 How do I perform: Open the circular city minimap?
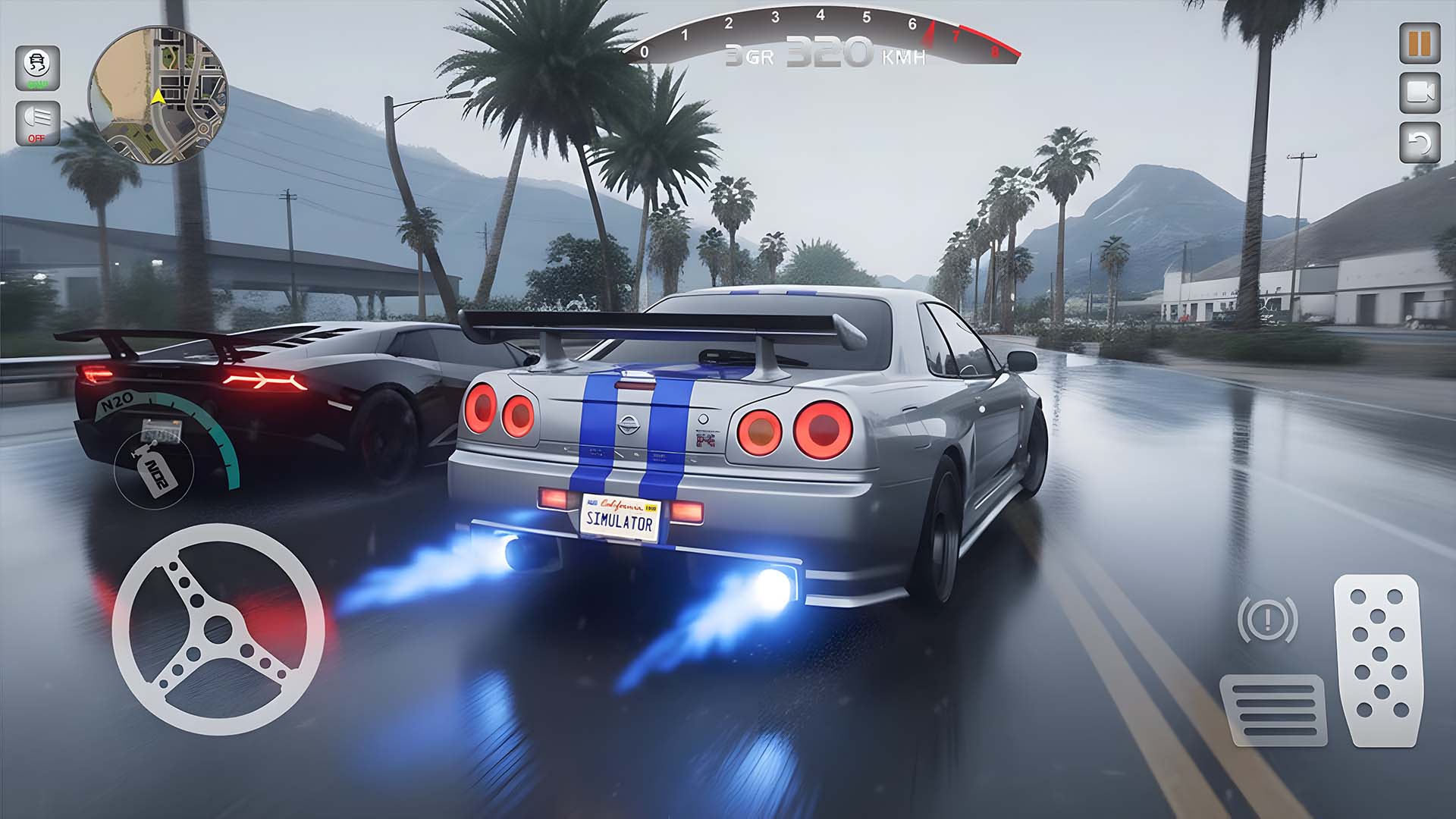[158, 94]
